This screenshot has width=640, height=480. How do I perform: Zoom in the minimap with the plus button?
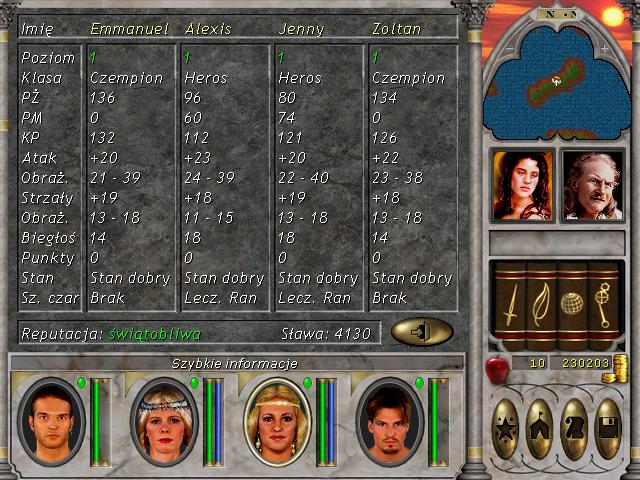603,48
